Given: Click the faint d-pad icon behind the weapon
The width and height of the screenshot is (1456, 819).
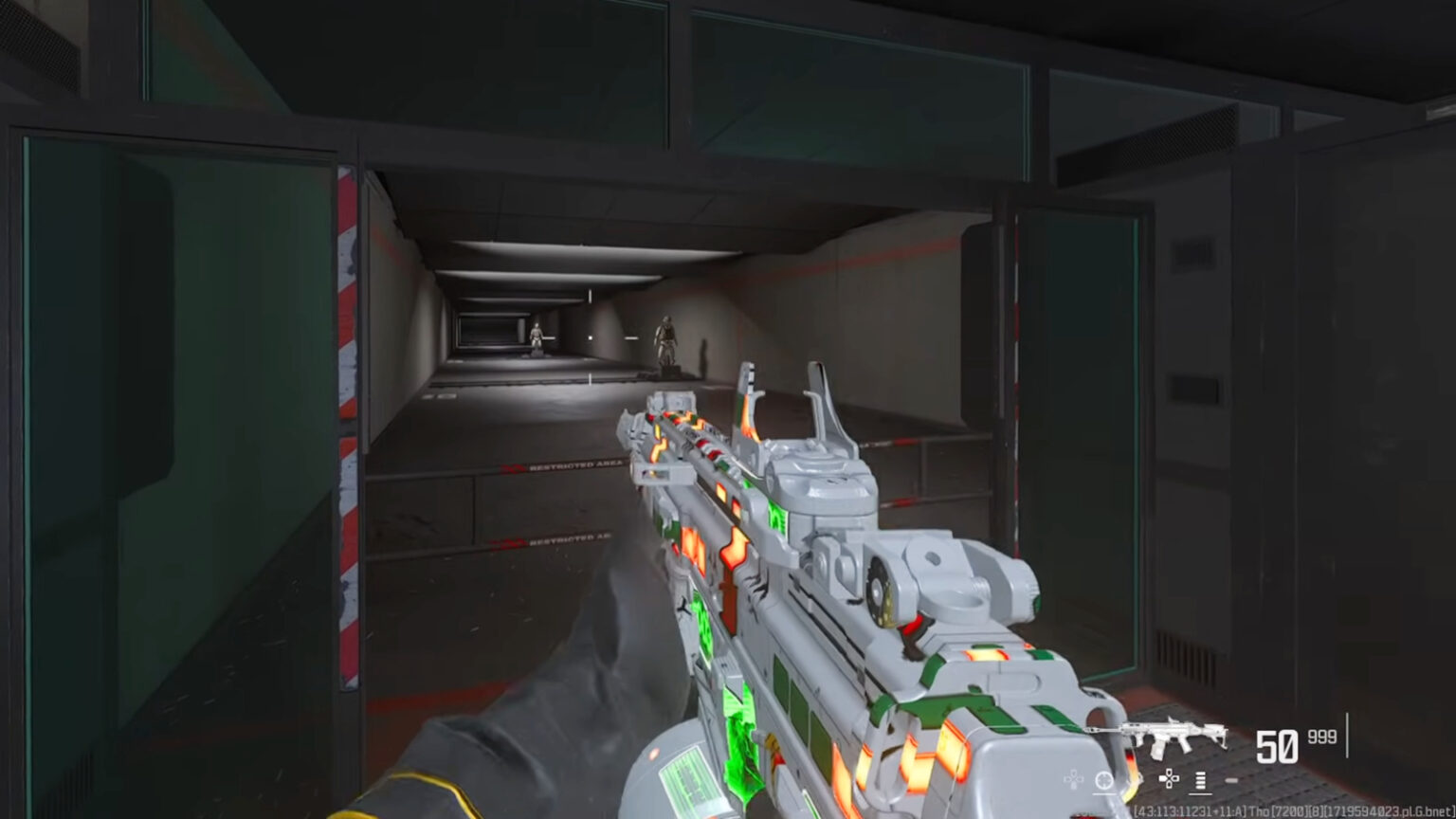Looking at the screenshot, I should 1073,779.
